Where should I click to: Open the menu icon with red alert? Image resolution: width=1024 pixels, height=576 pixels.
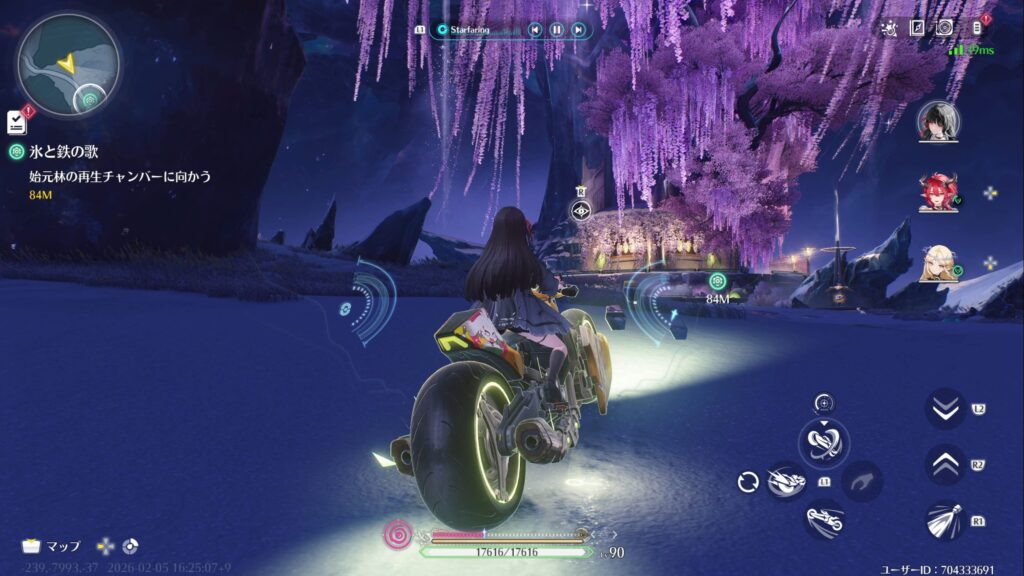(x=977, y=28)
